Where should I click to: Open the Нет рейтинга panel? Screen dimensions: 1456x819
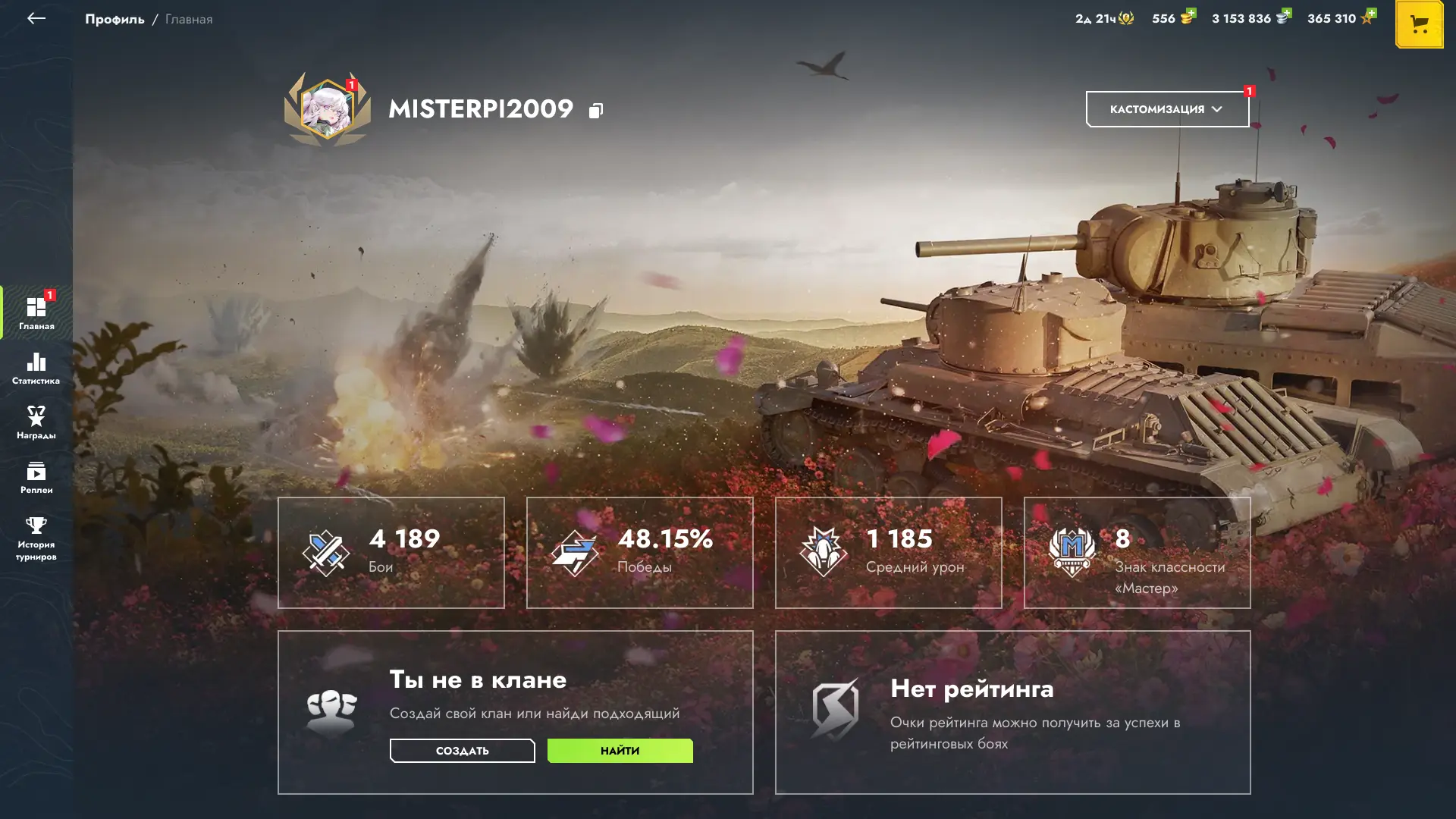[x=1012, y=712]
